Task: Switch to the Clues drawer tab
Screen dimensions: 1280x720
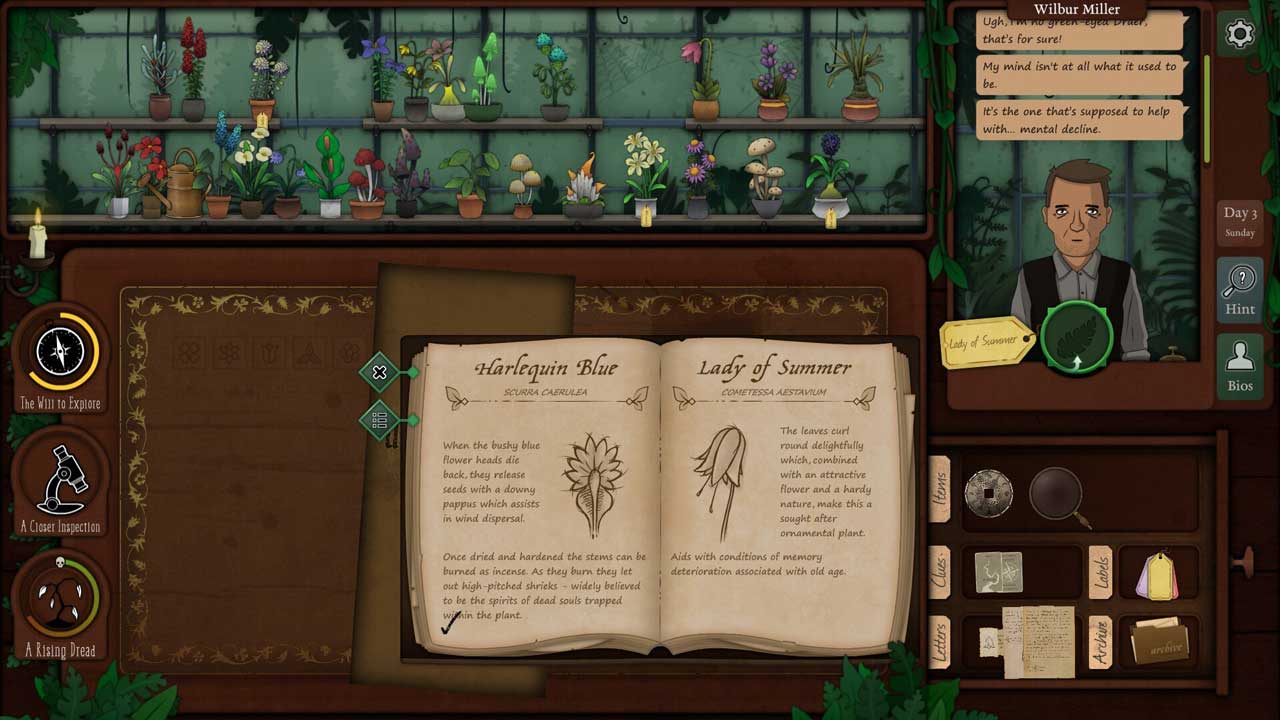Action: point(939,572)
